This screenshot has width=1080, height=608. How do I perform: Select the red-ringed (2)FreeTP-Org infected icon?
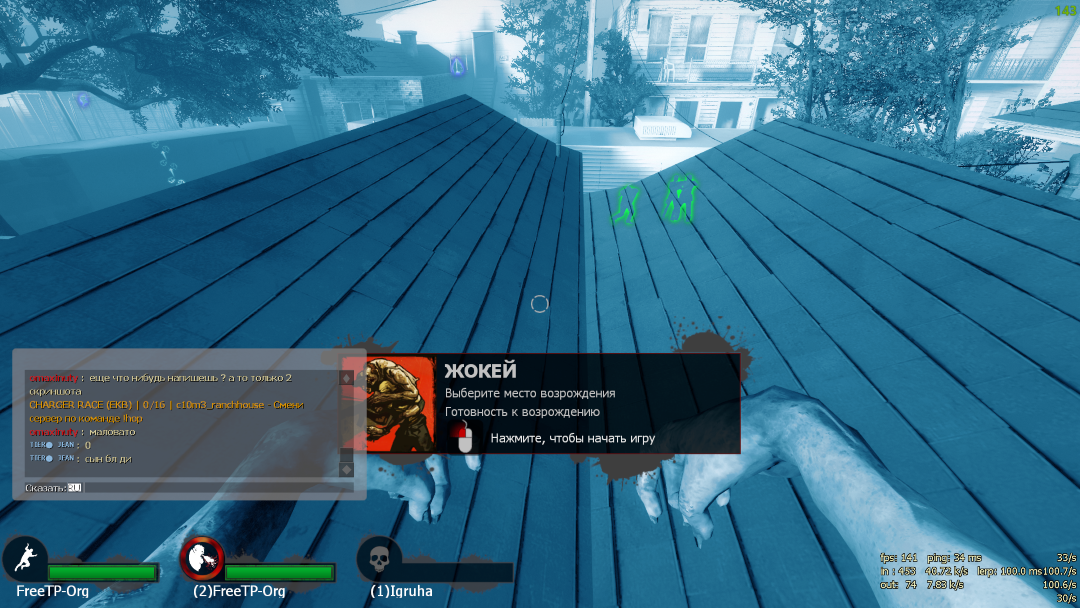click(202, 559)
